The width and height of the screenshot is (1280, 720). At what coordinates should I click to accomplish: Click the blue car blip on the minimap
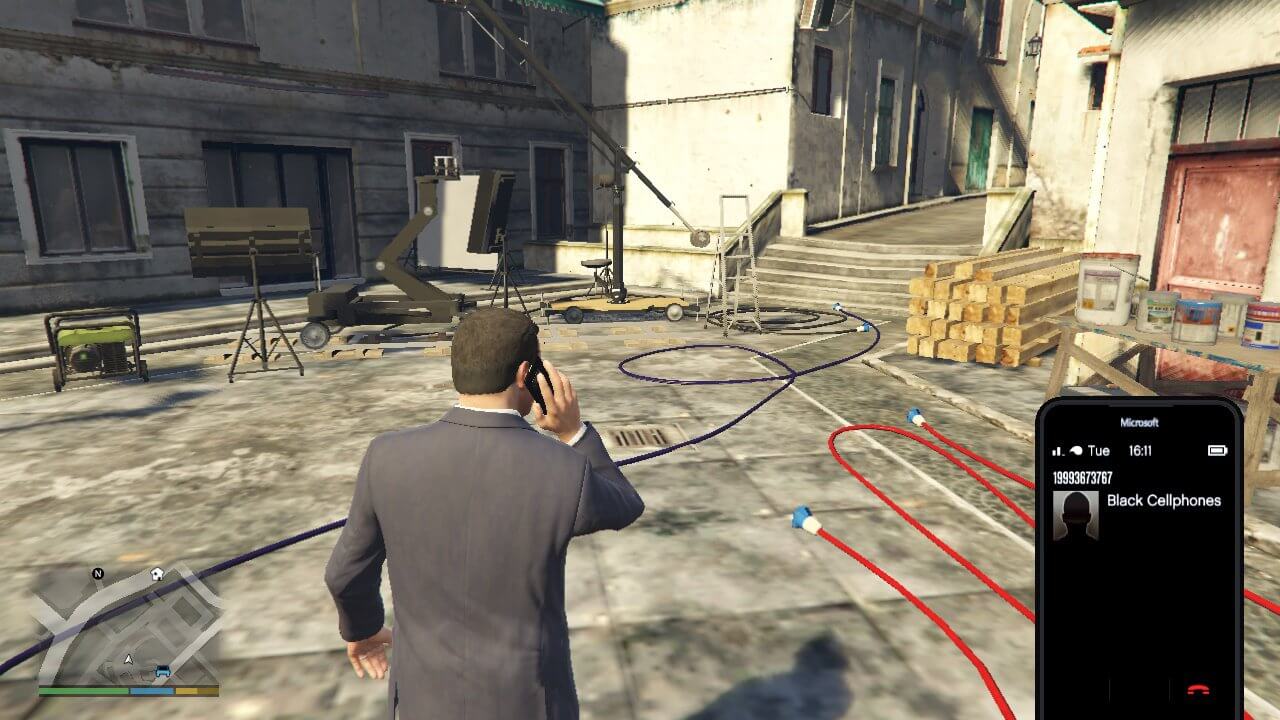click(x=163, y=670)
